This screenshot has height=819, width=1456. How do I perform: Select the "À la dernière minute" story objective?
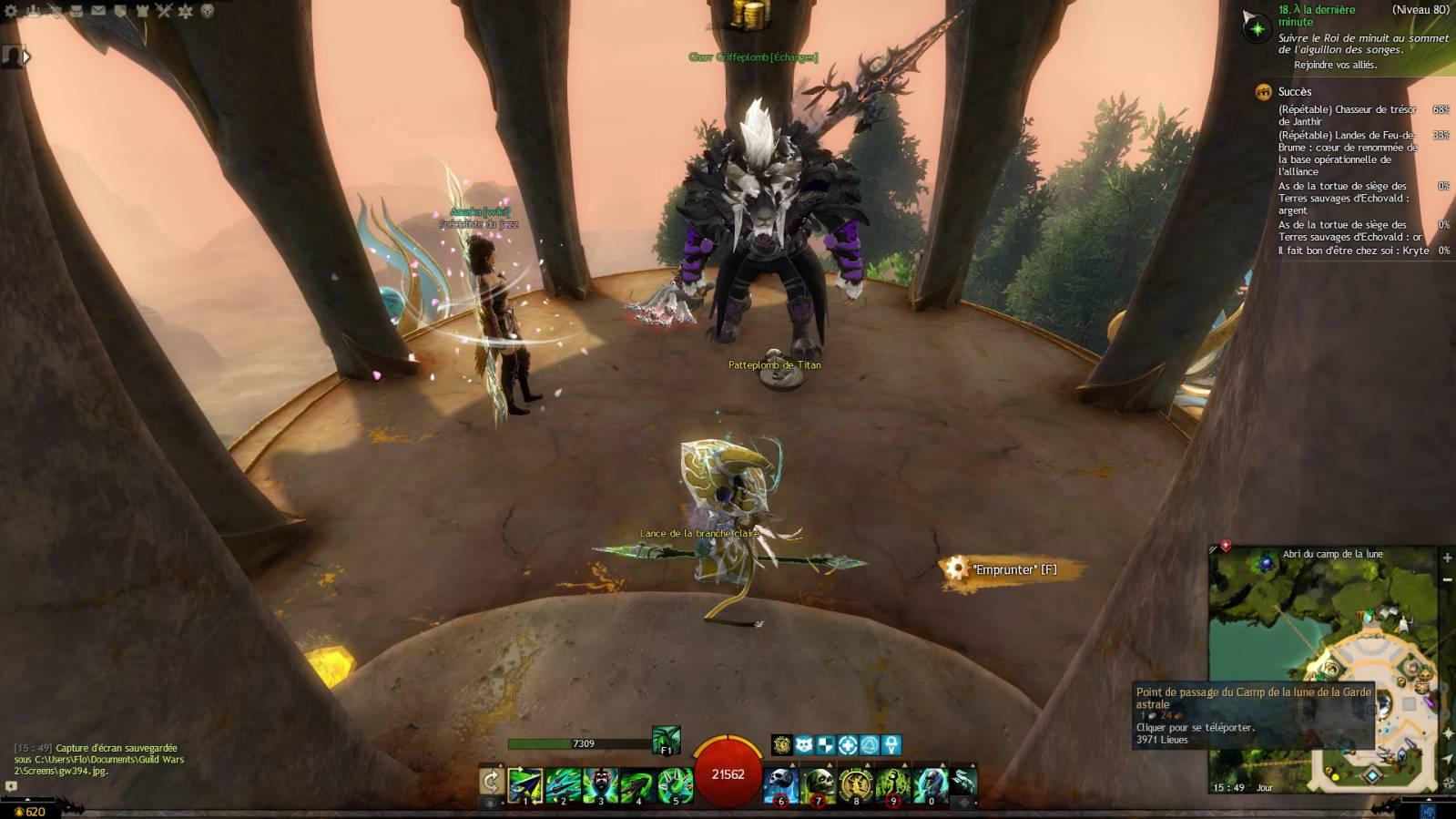pyautogui.click(x=1316, y=15)
